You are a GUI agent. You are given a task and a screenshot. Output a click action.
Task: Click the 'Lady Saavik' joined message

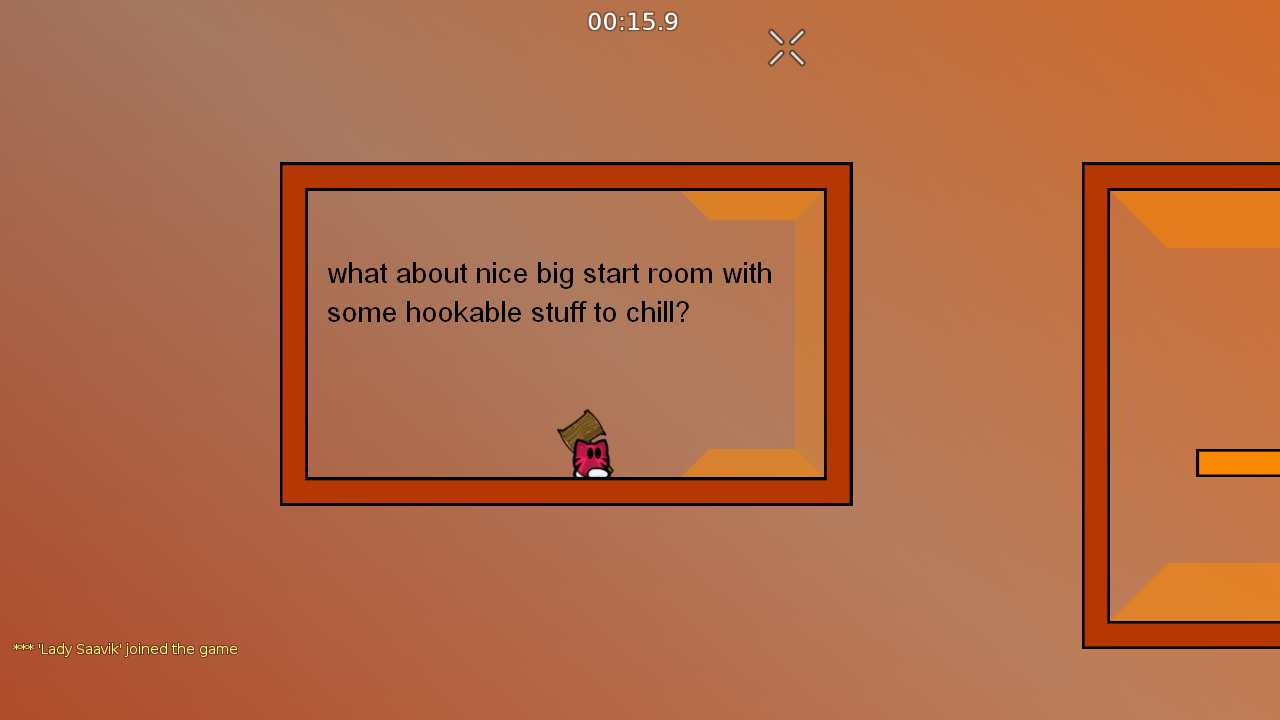[125, 649]
